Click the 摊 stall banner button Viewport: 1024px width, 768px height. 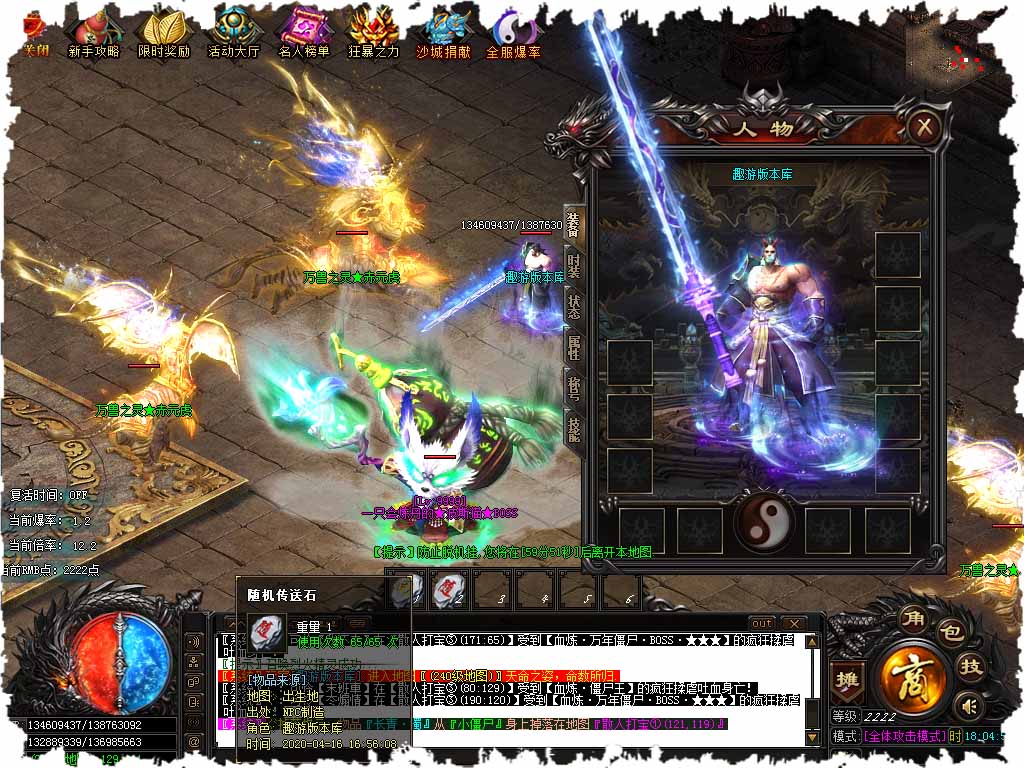(x=847, y=677)
